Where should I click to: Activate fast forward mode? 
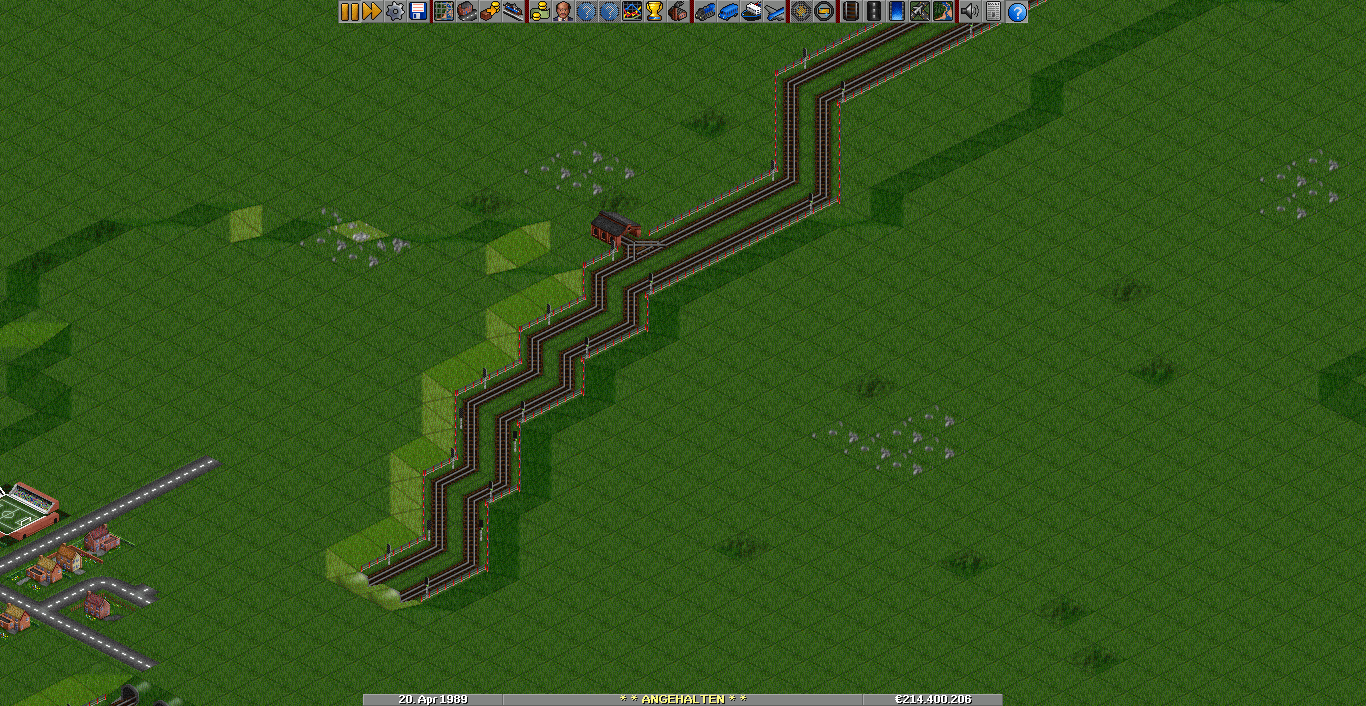372,11
